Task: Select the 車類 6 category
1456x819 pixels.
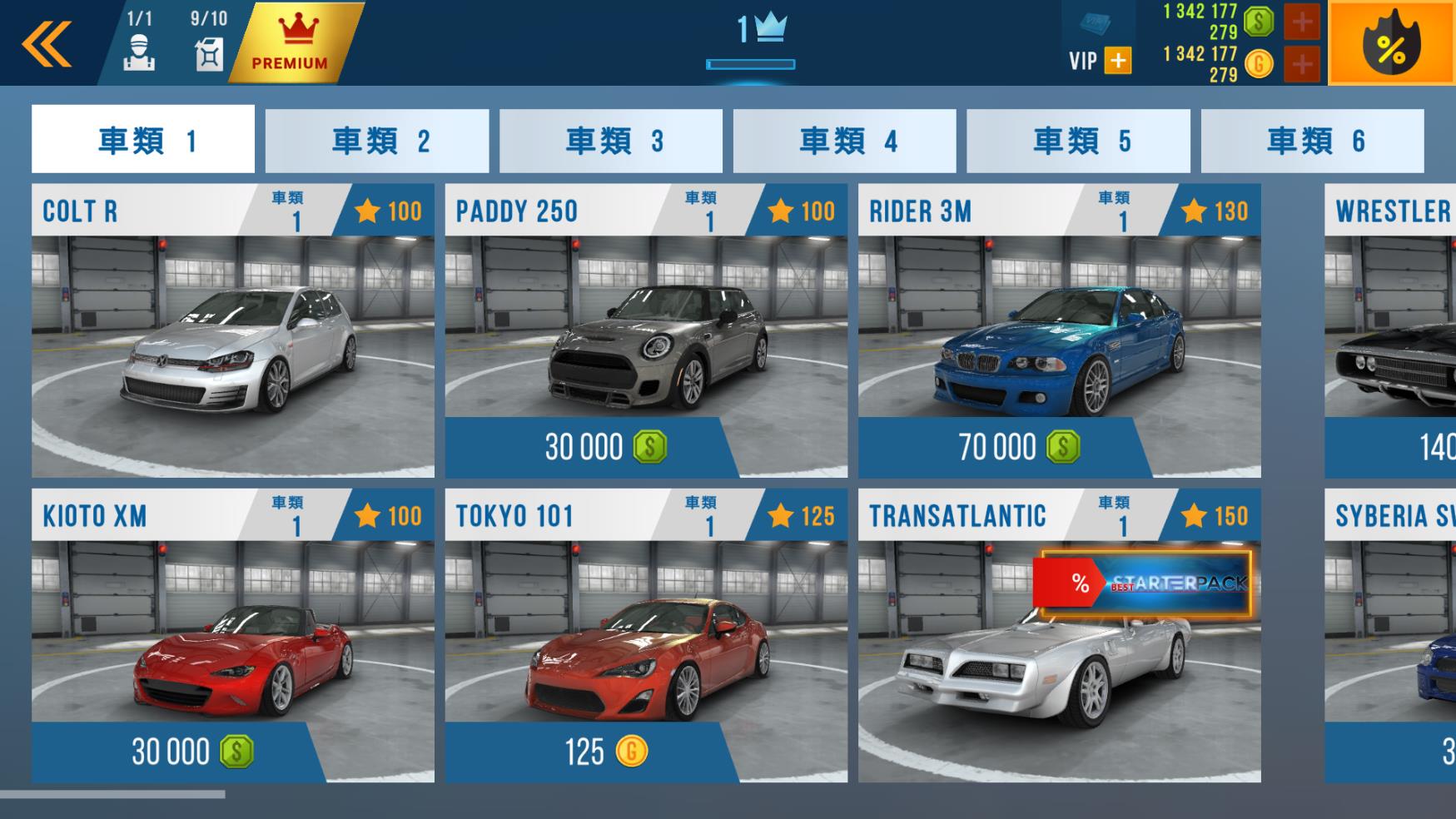Action: tap(1314, 139)
